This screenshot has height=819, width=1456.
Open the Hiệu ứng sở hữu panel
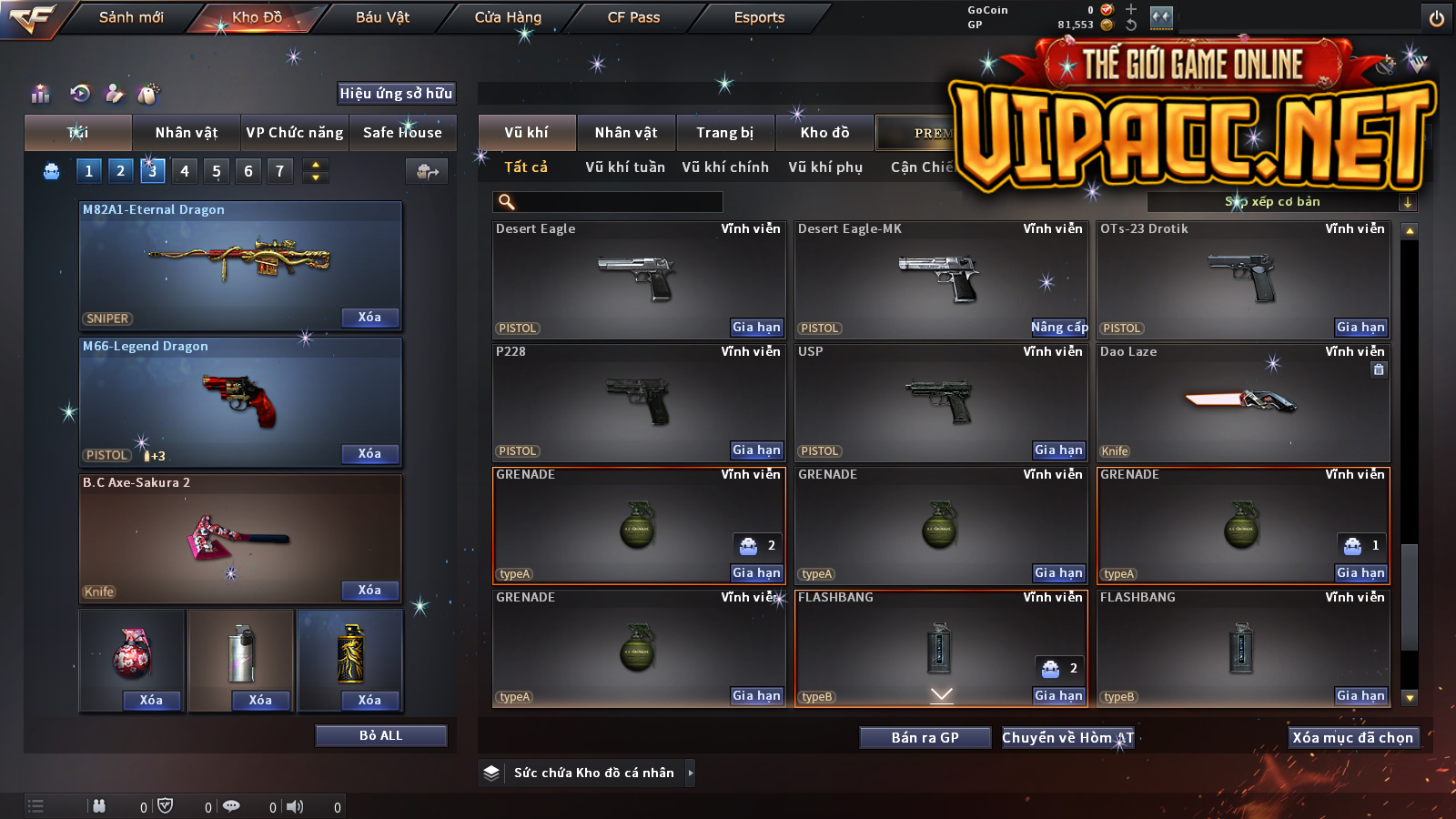[396, 93]
